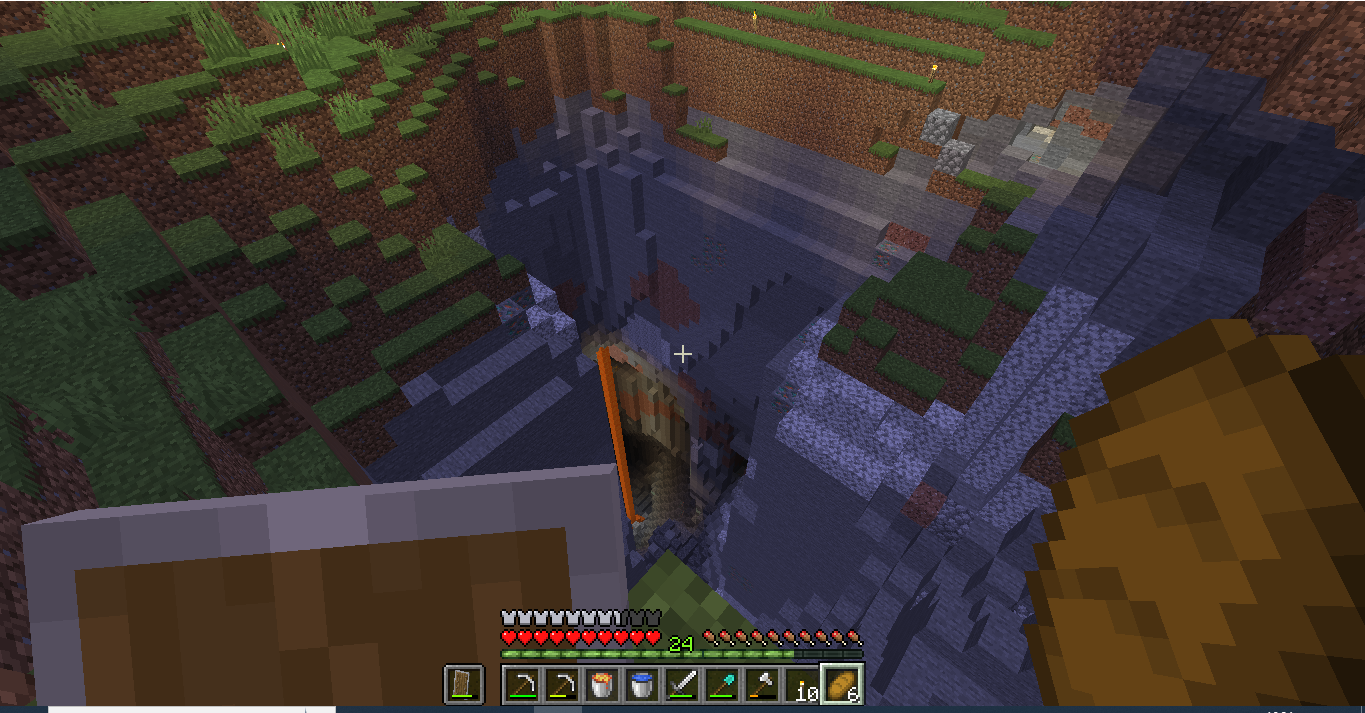Viewport: 1365px width, 713px height.
Task: Click the shield in the offhand slot
Action: pos(464,685)
